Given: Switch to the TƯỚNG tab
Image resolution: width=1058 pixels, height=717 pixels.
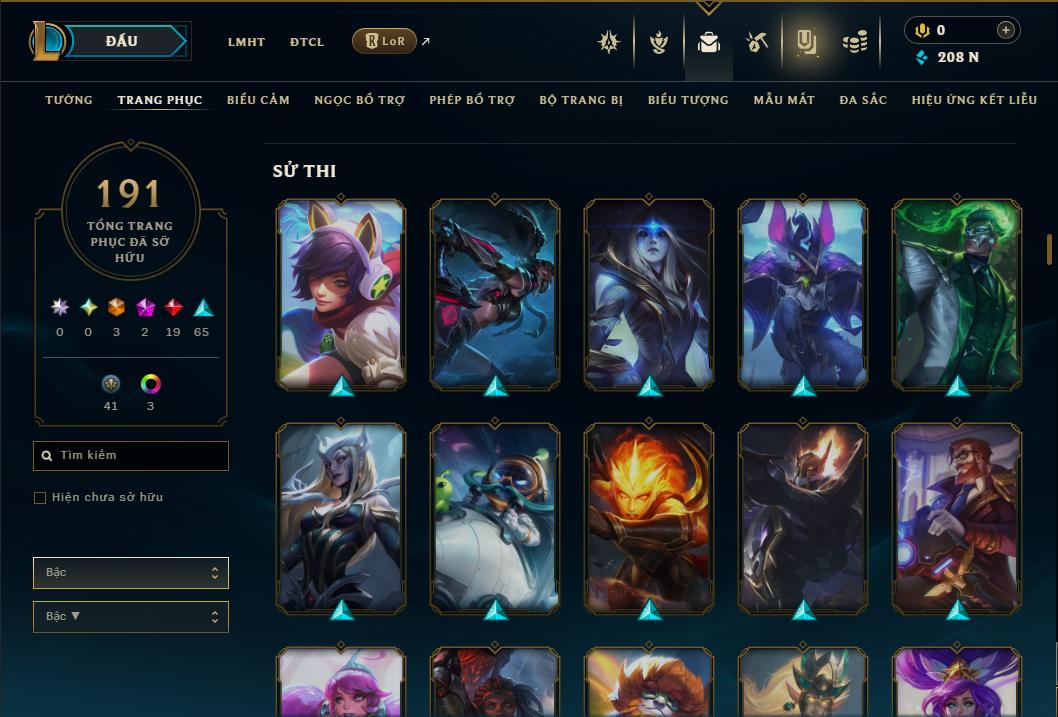Looking at the screenshot, I should 69,100.
